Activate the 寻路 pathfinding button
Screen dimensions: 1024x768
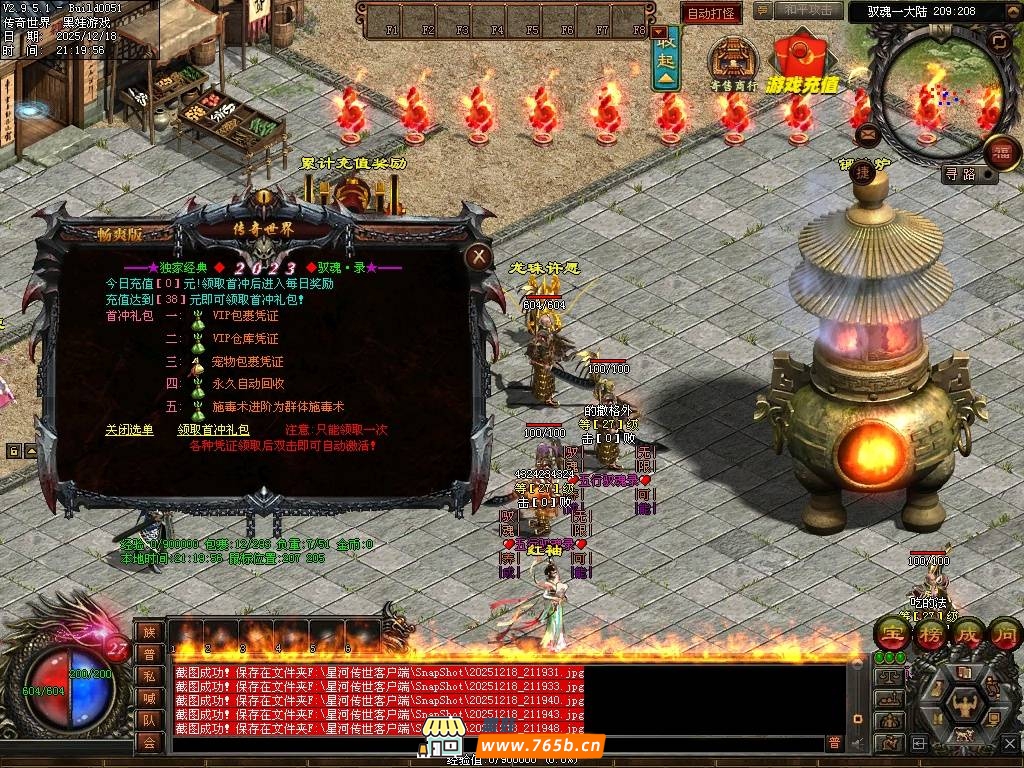coord(961,174)
